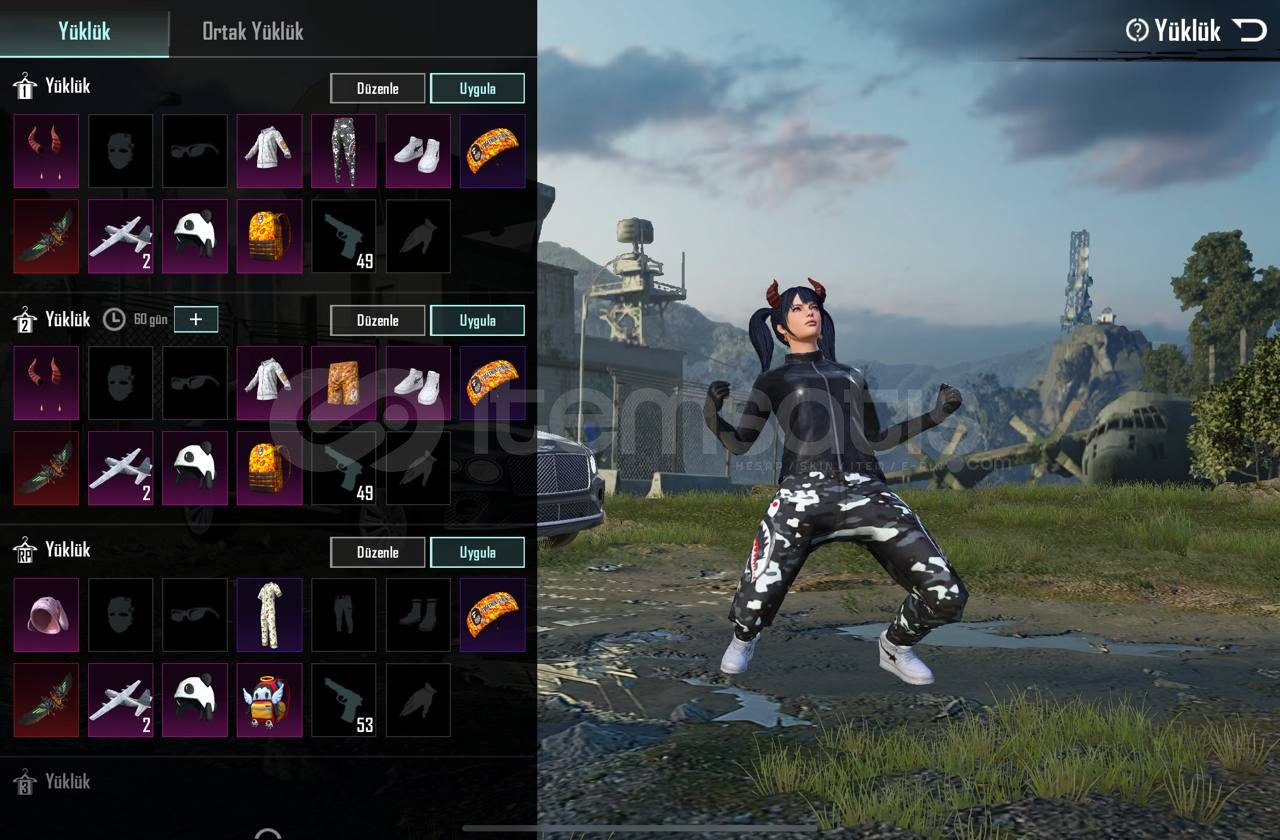Open the question mark help icon
The height and width of the screenshot is (840, 1280).
pos(1137,31)
